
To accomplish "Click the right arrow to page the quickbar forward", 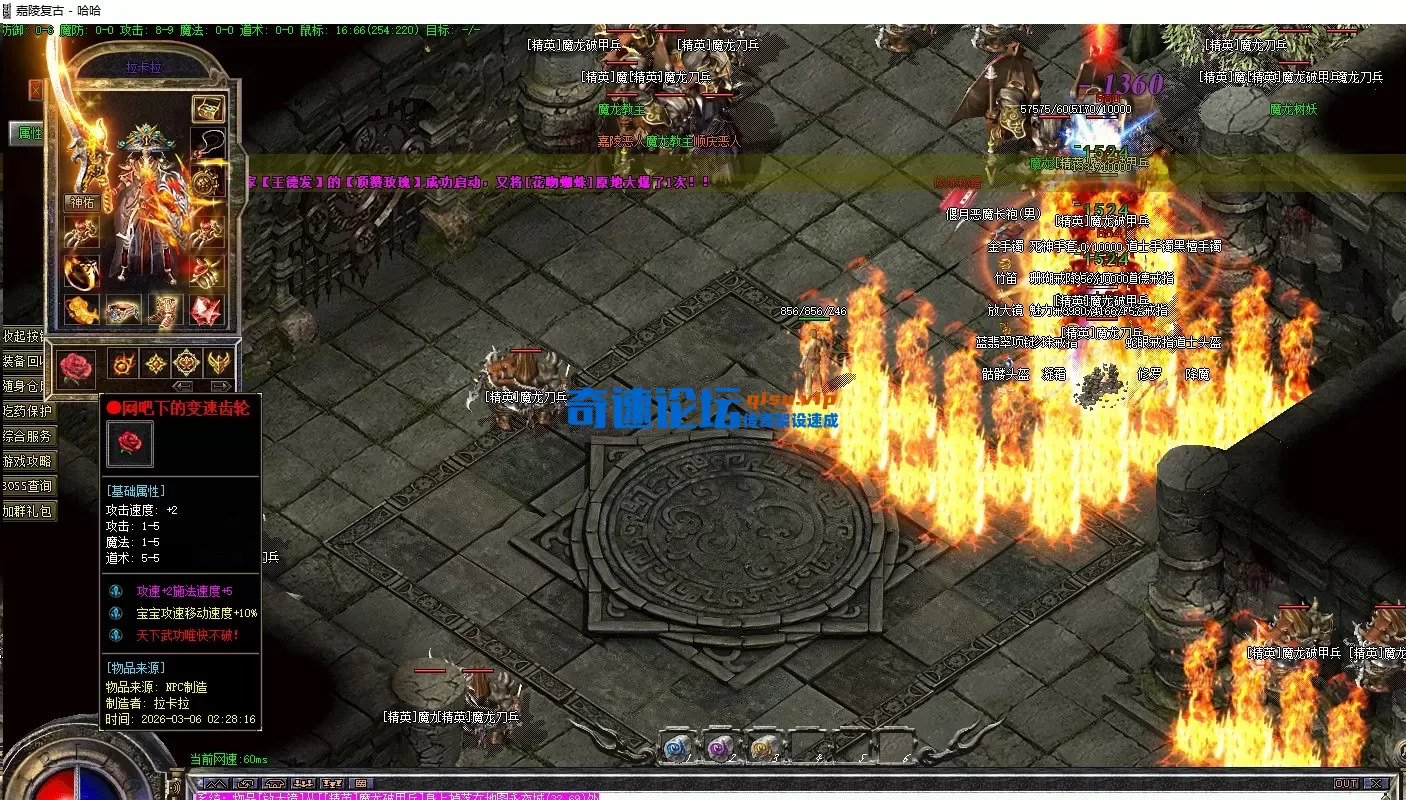I will click(219, 387).
